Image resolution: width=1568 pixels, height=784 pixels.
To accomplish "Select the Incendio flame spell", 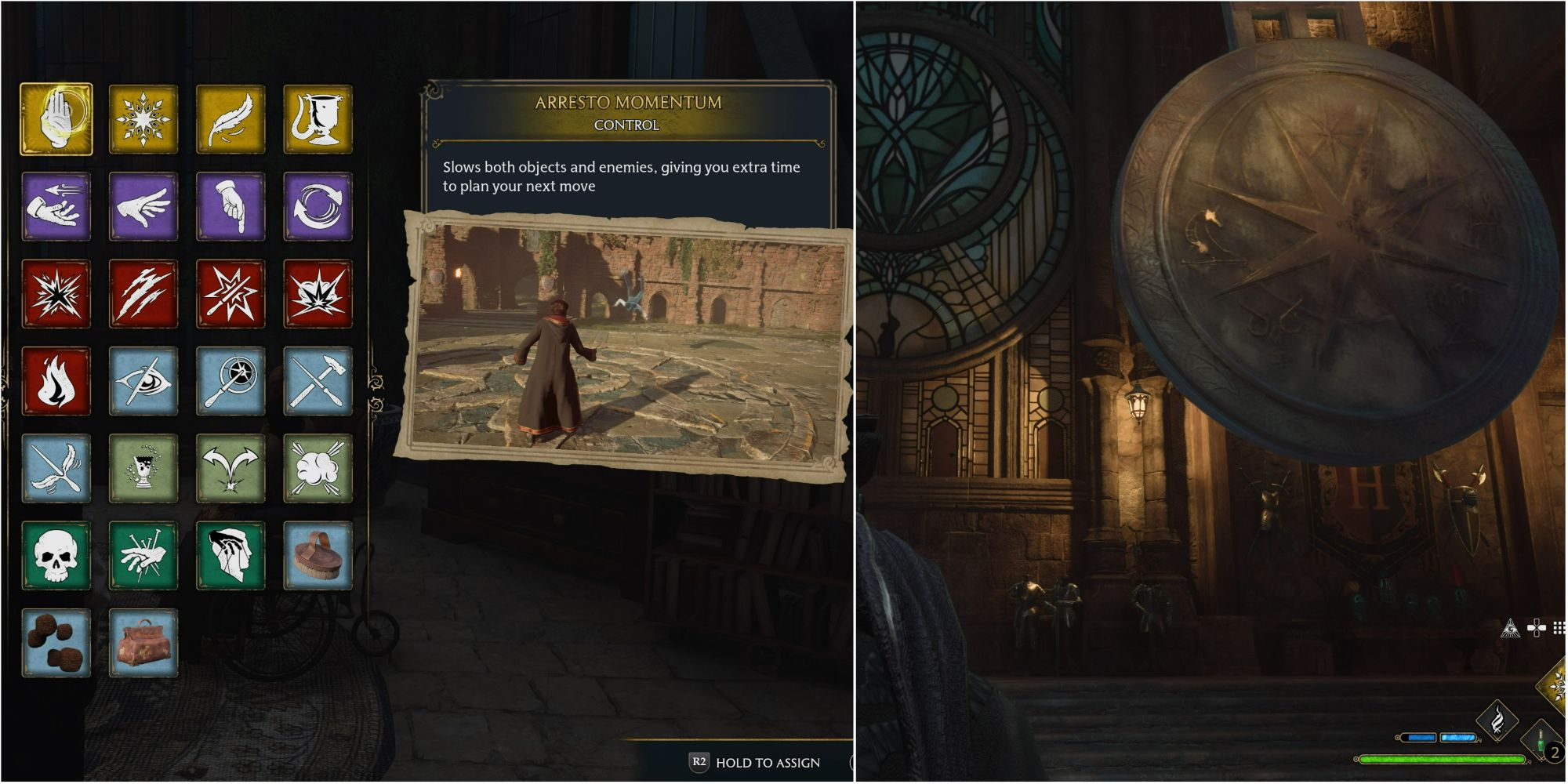I will (x=56, y=382).
